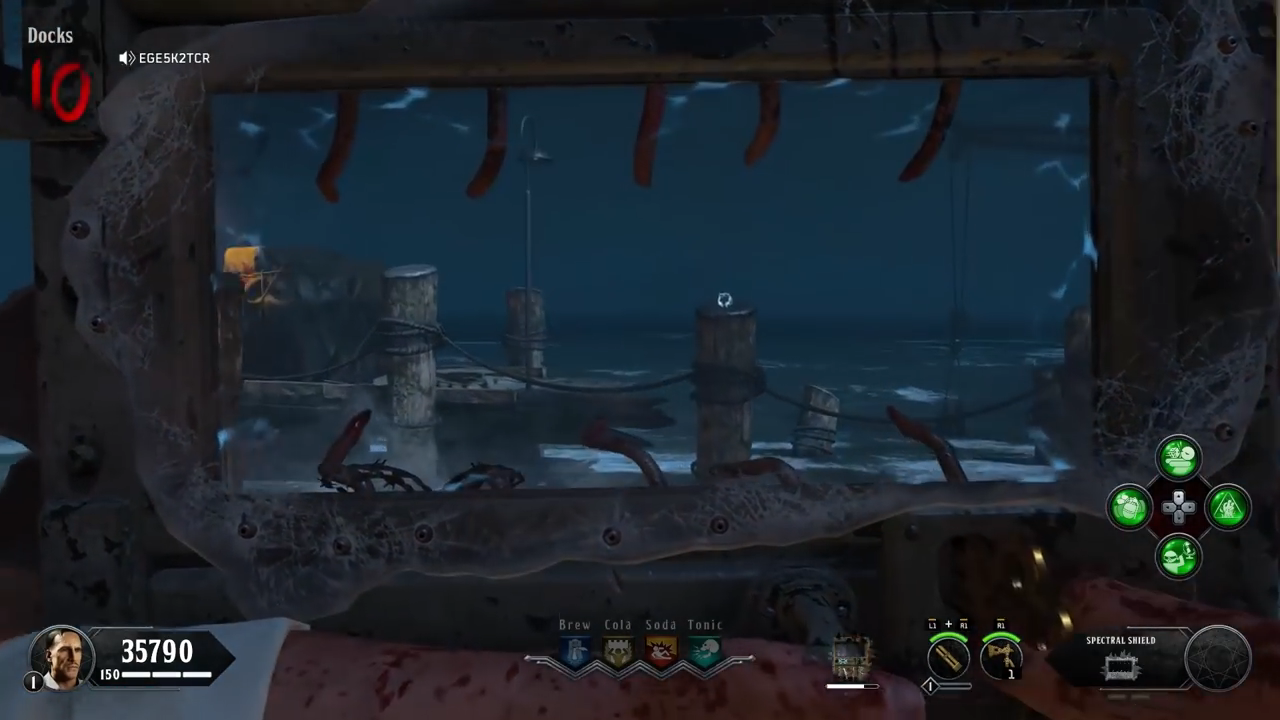This screenshot has width=1280, height=720.
Task: Activate the left green elixir
Action: coord(1130,507)
